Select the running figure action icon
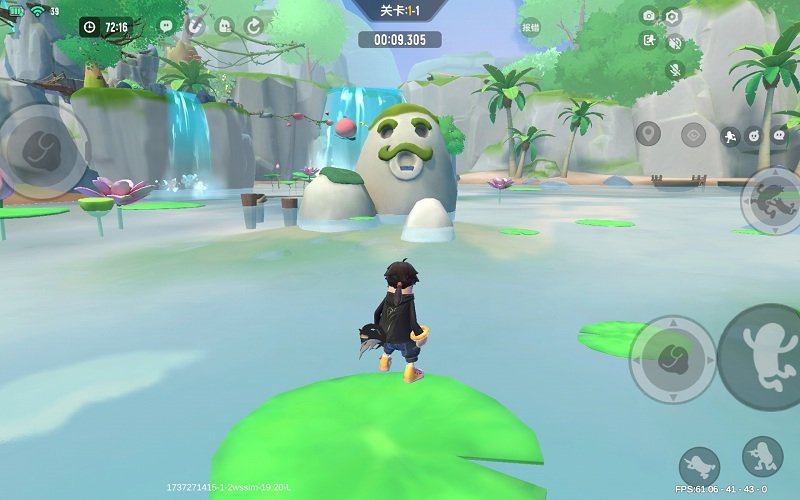This screenshot has height=500, width=800. [x=731, y=135]
